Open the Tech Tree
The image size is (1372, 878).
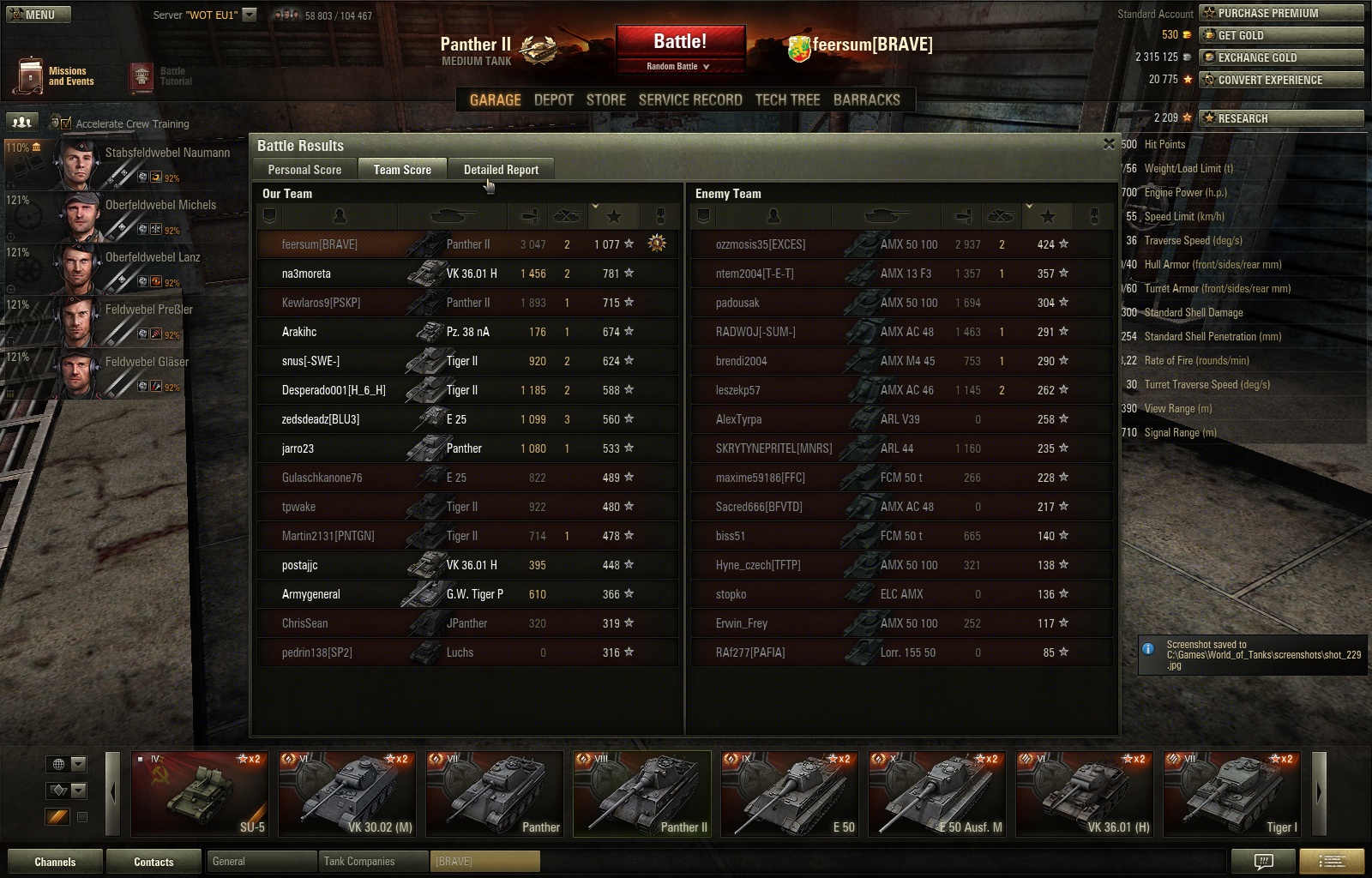tap(787, 99)
